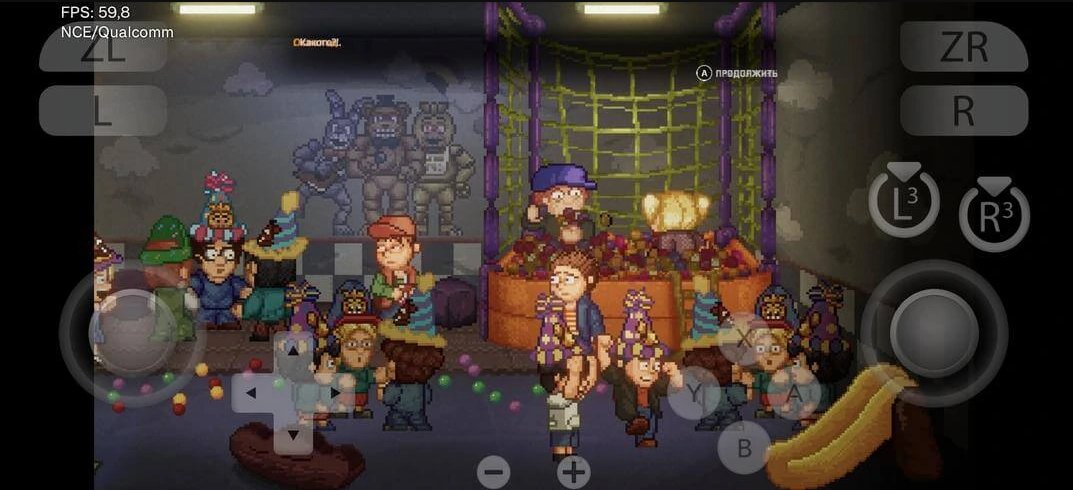
Task: Tap the D-pad right arrow
Action: 334,393
